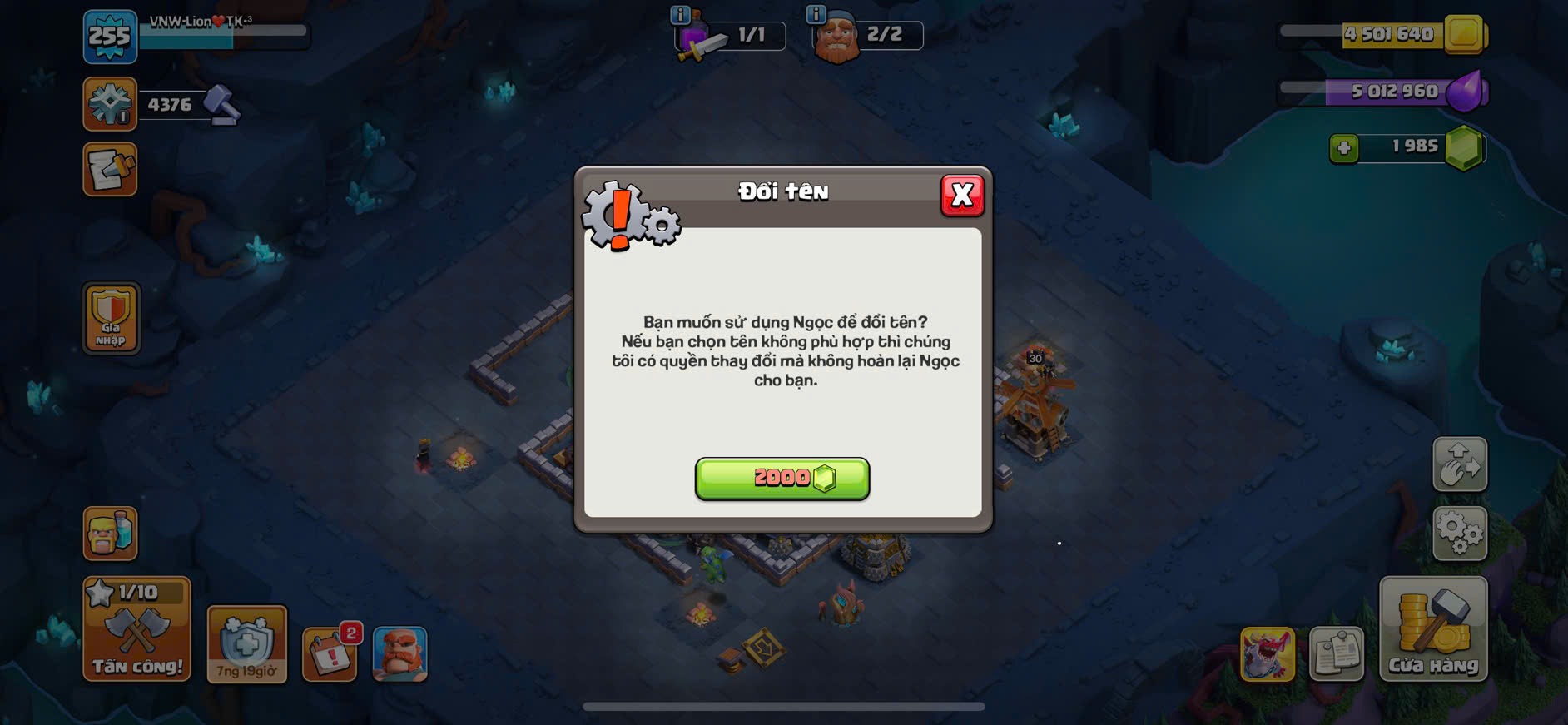Open the gear settings button
The image size is (1568, 725).
click(1459, 533)
